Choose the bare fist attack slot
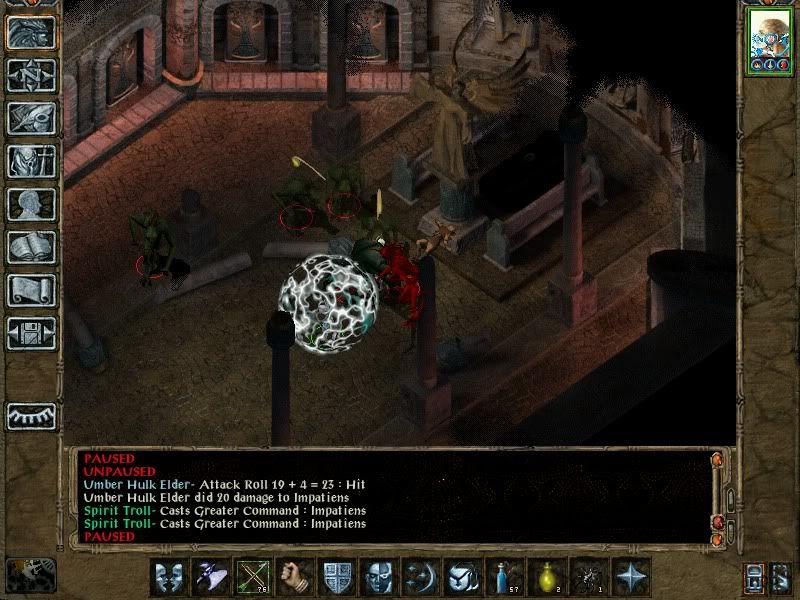800x600 pixels. click(295, 577)
